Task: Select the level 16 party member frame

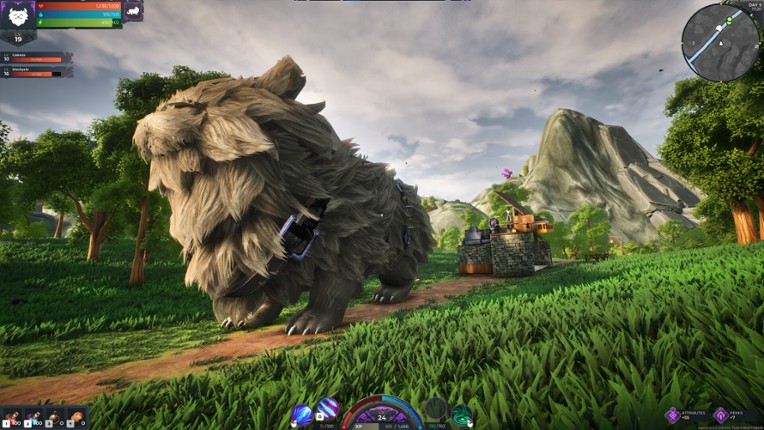Action: coord(37,72)
